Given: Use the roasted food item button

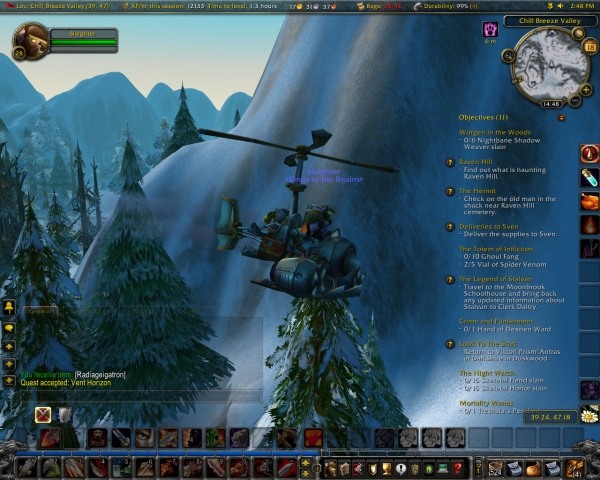Looking at the screenshot, I should click(589, 200).
